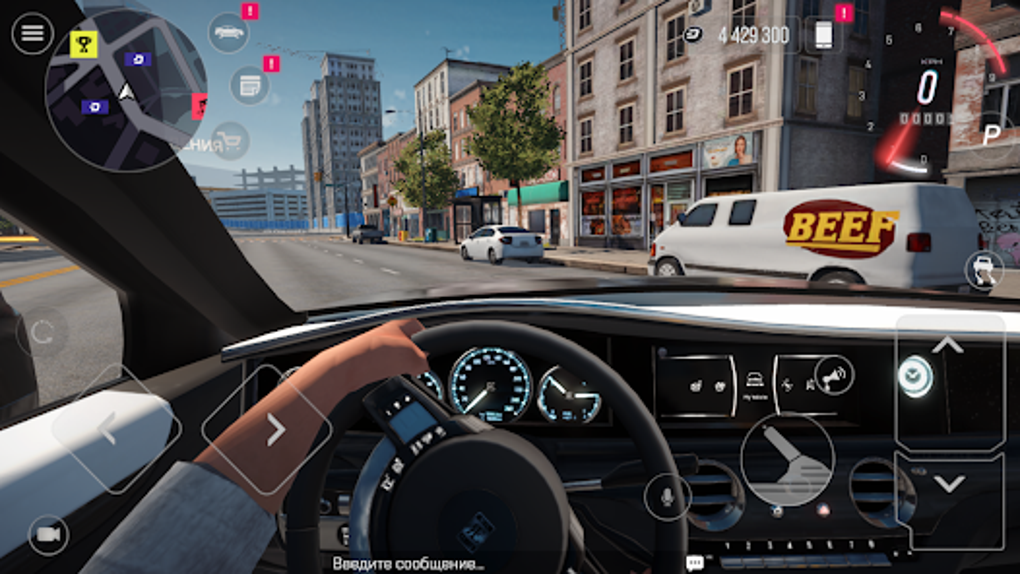
Task: Open the car garage icon with alert
Action: pos(229,33)
